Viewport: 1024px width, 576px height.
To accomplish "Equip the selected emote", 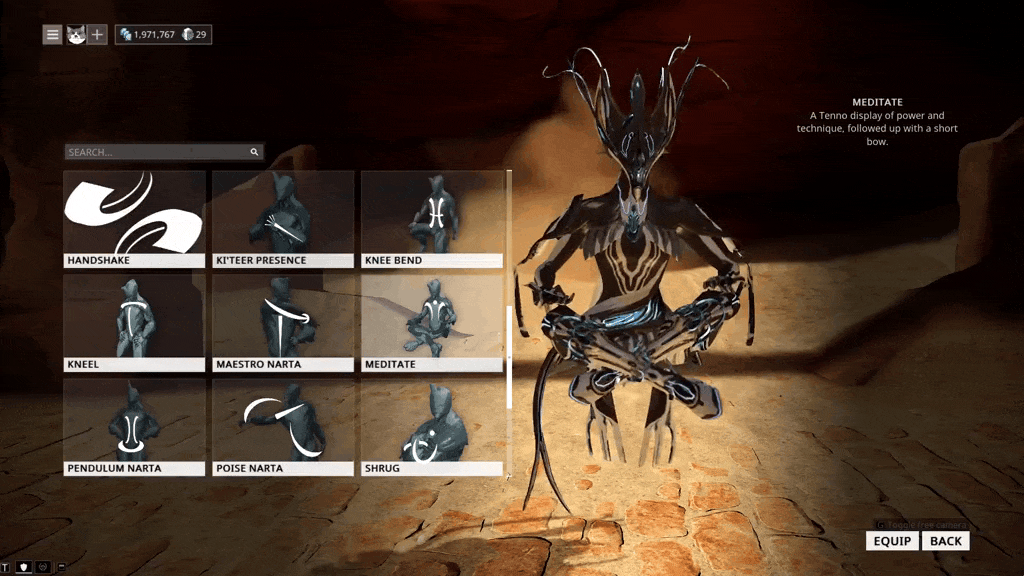I will click(x=892, y=541).
